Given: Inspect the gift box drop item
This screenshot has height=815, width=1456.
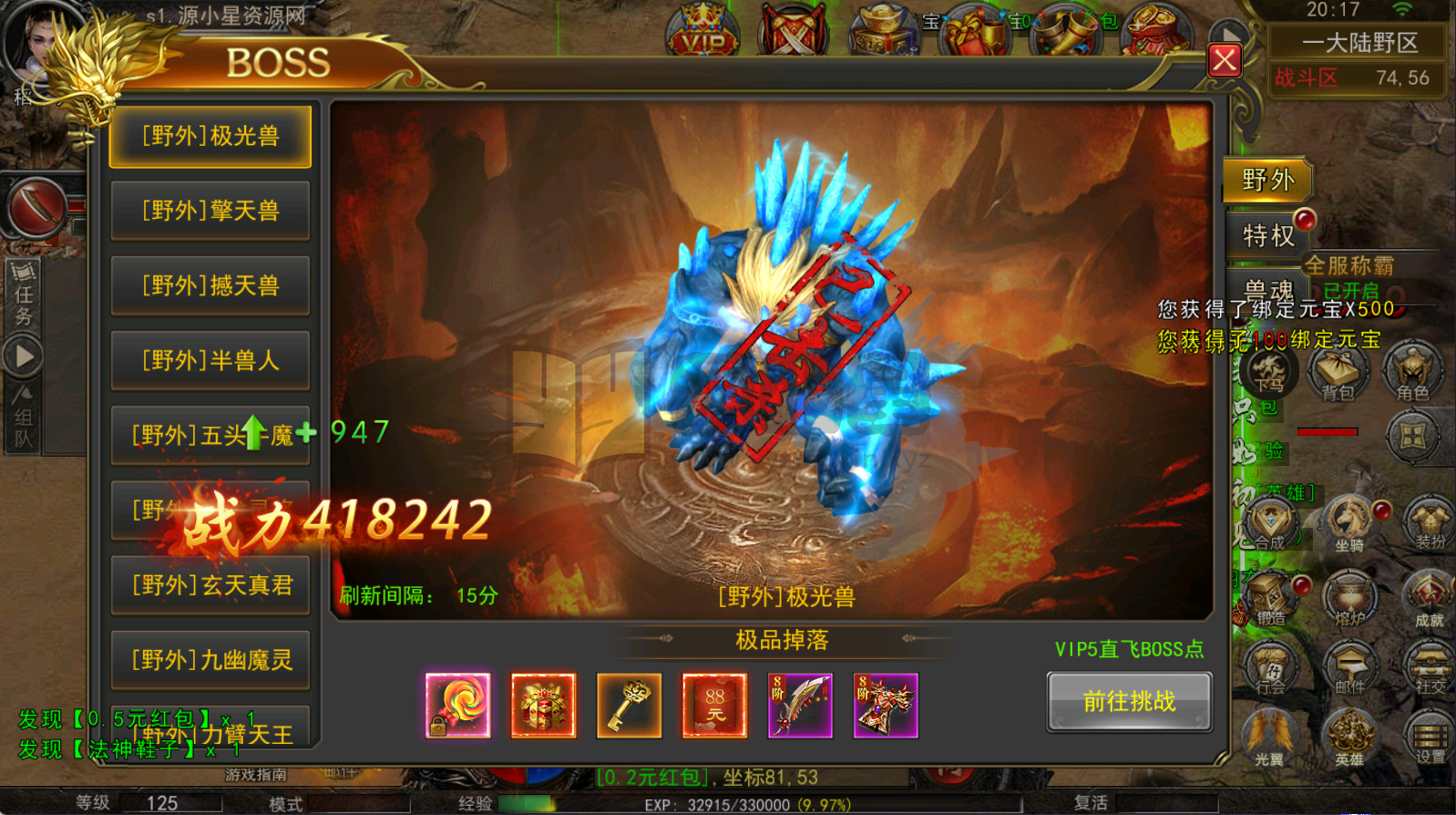Looking at the screenshot, I should pyautogui.click(x=543, y=706).
